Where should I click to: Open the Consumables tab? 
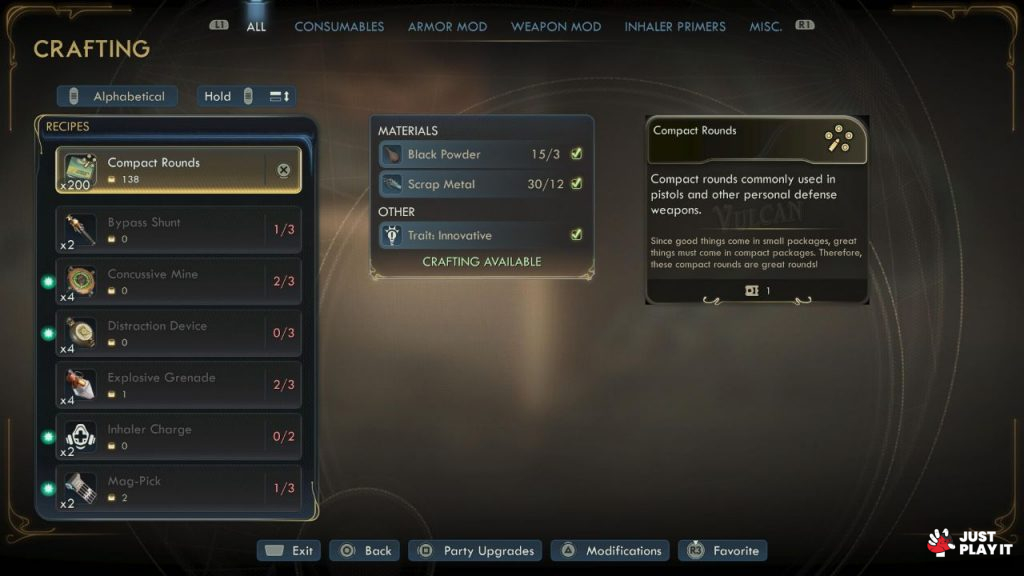click(339, 27)
